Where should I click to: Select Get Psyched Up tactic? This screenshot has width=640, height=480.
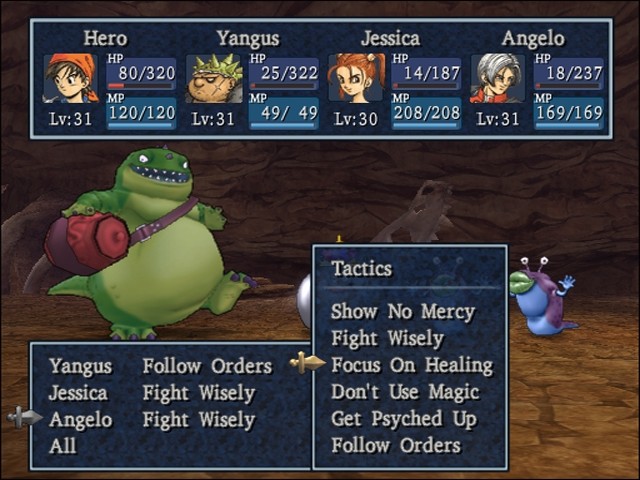tap(403, 419)
